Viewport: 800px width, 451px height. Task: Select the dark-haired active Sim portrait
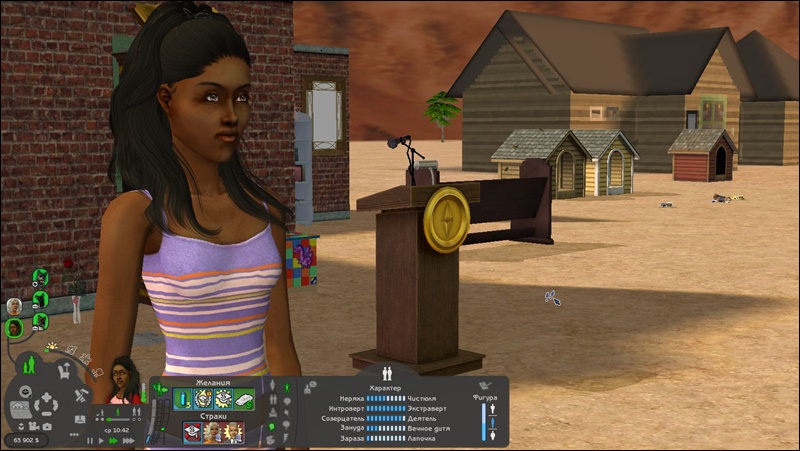14,326
